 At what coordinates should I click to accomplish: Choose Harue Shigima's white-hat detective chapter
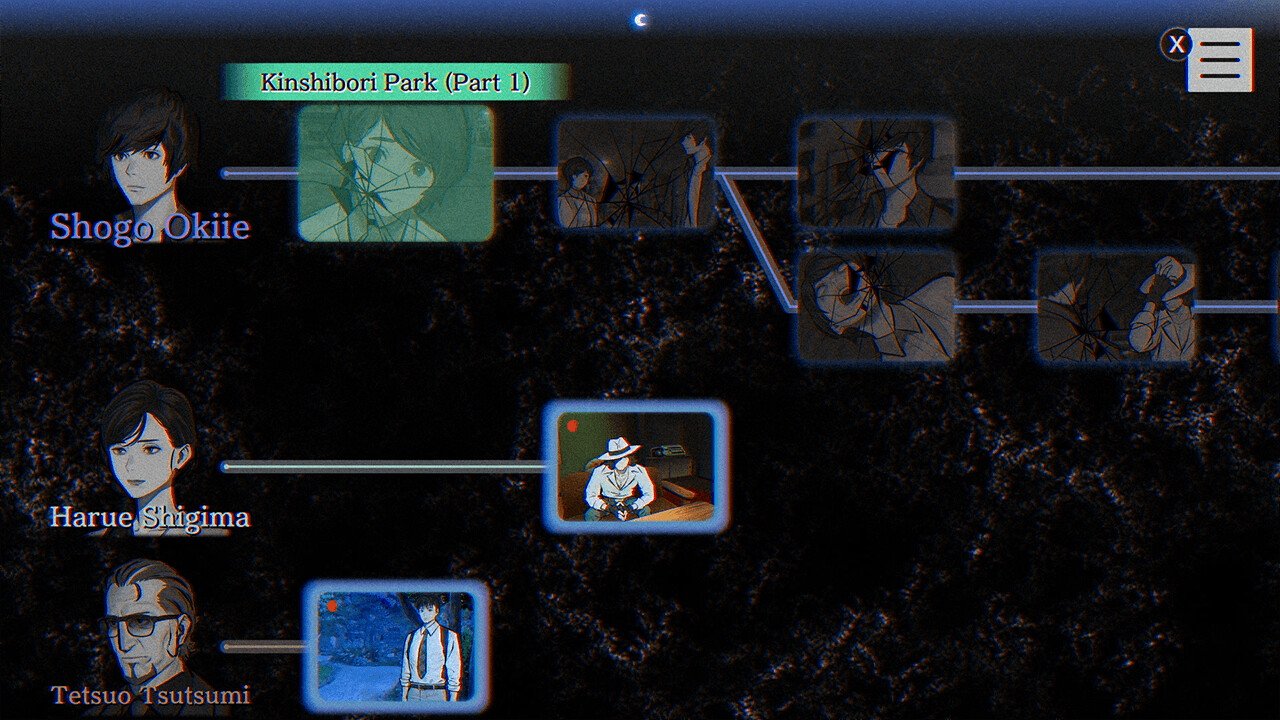636,466
